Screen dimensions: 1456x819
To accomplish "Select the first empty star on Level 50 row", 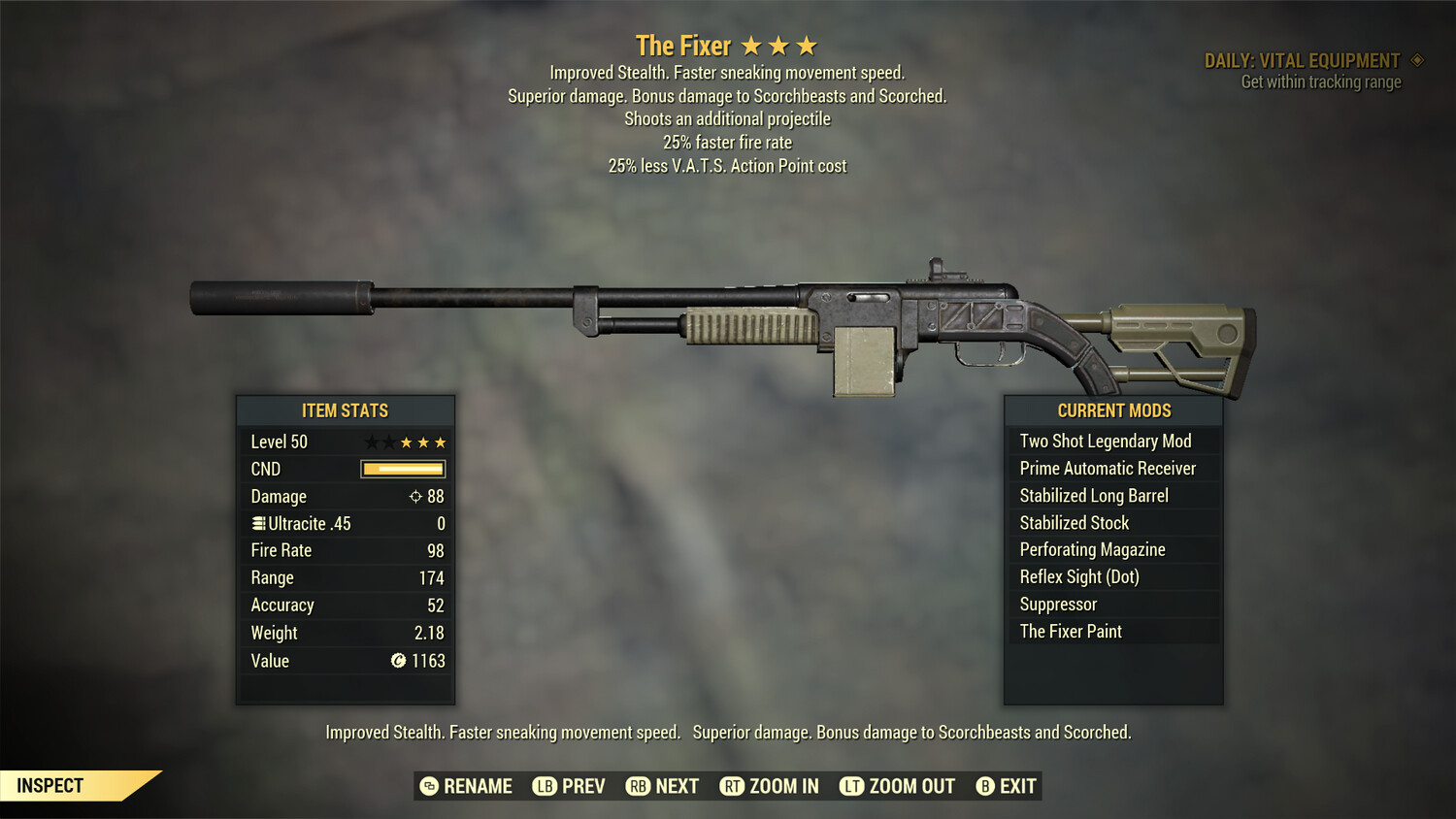I will 372,442.
